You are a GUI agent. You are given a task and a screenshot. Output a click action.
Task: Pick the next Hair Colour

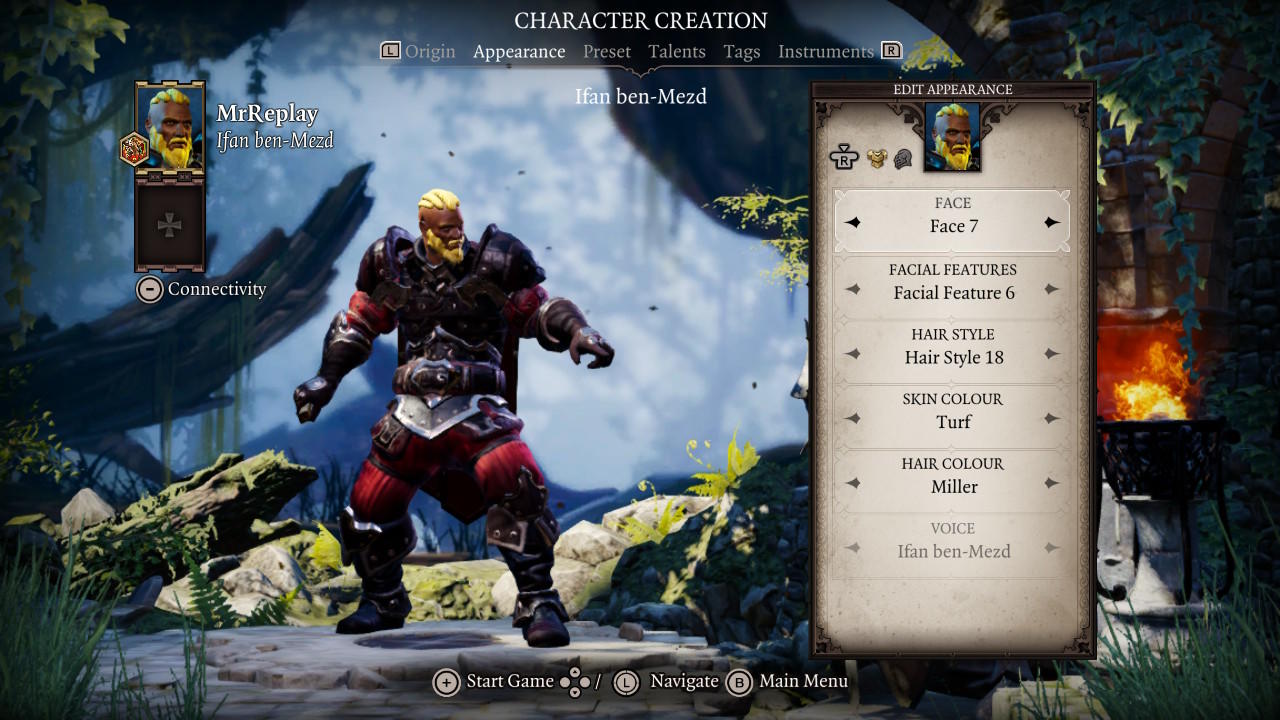(1051, 484)
